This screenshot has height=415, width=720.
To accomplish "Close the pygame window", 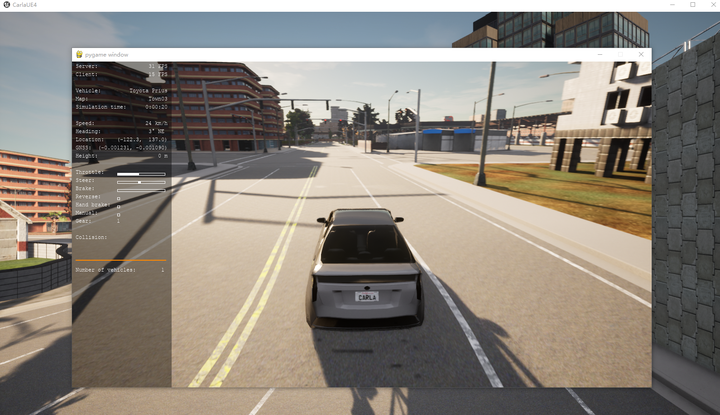I will click(x=641, y=54).
